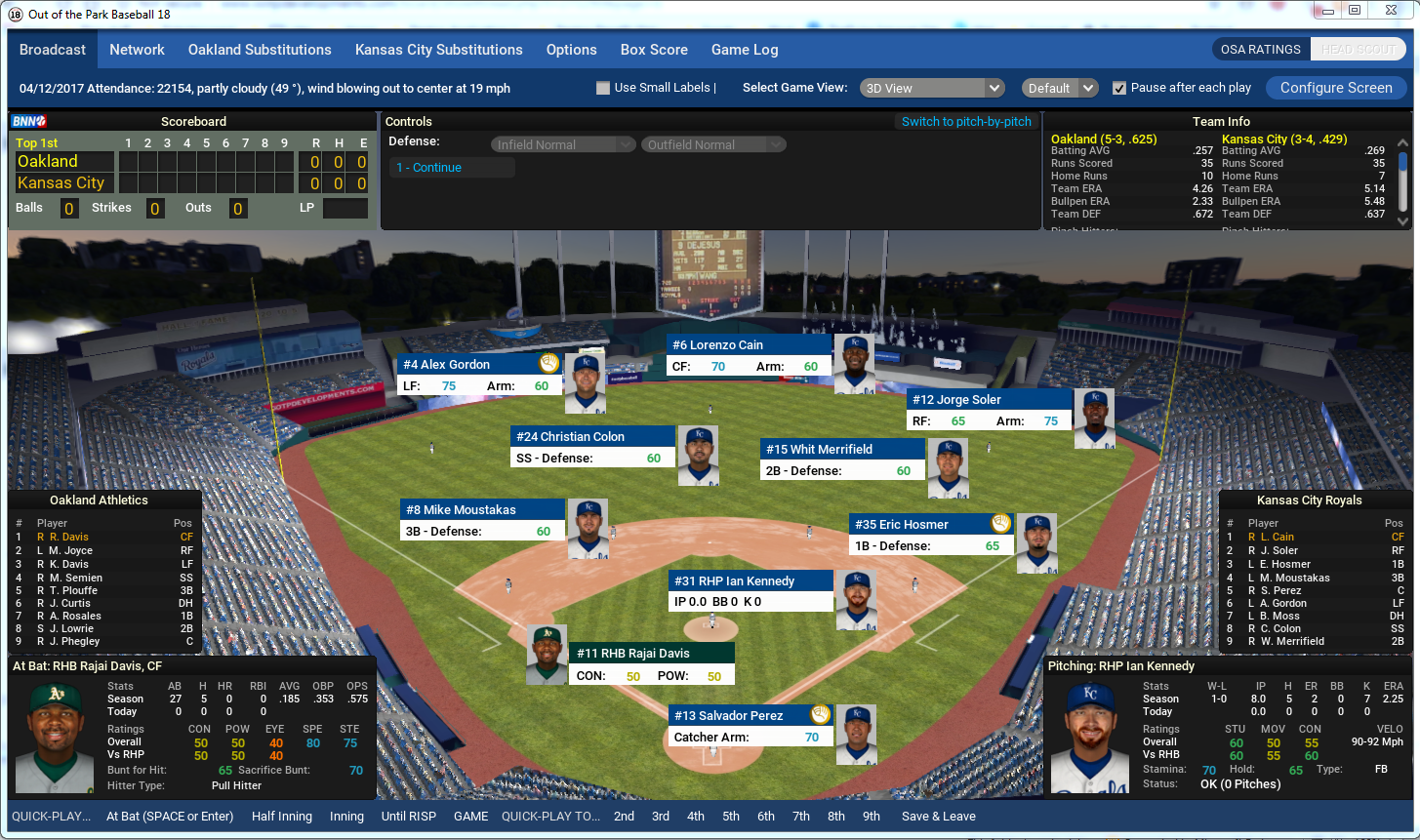Quick-play to the 5th inning
This screenshot has width=1420, height=840.
(731, 817)
